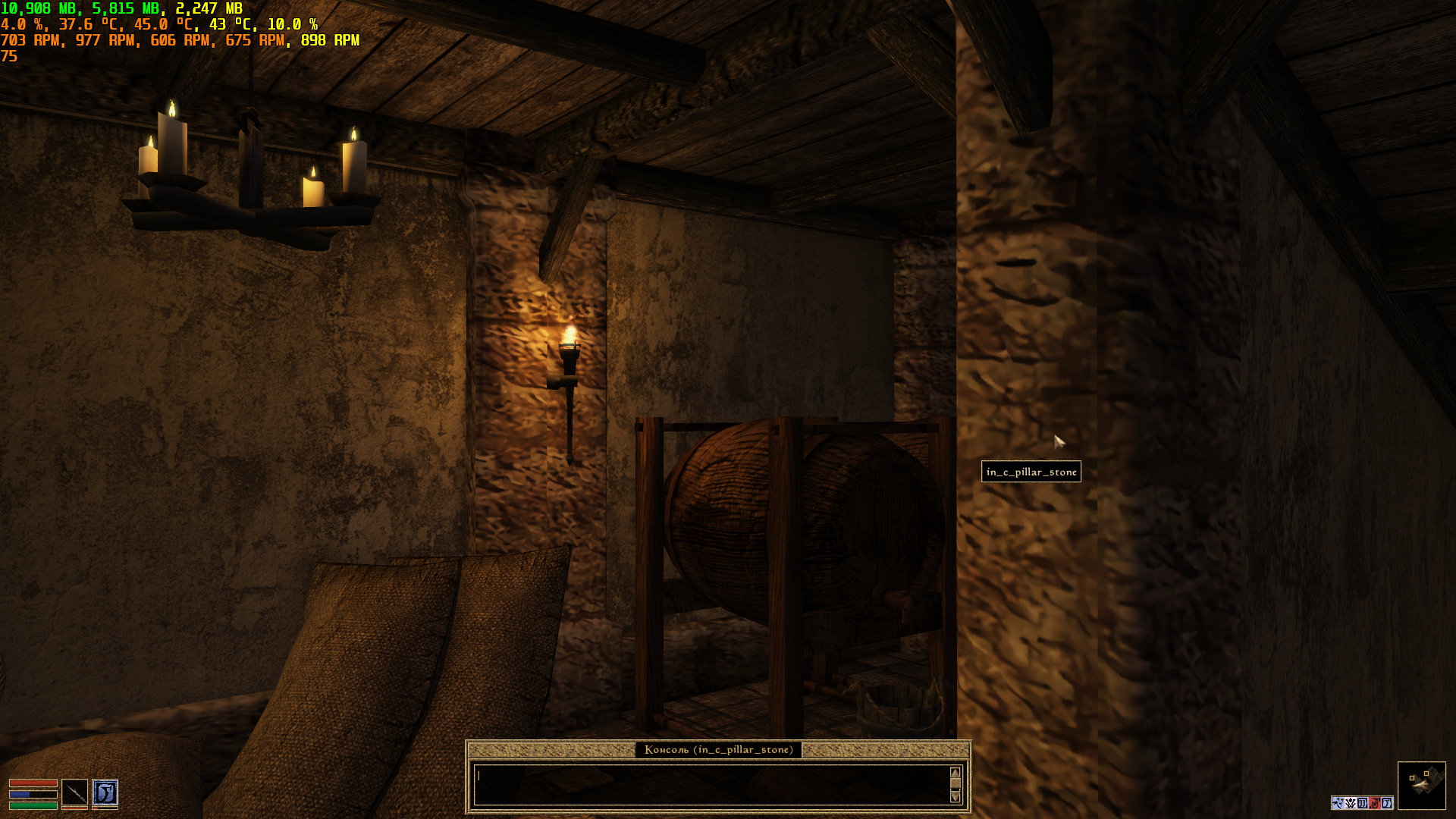Select the blue active spell icon
This screenshot has height=819, width=1456.
105,792
